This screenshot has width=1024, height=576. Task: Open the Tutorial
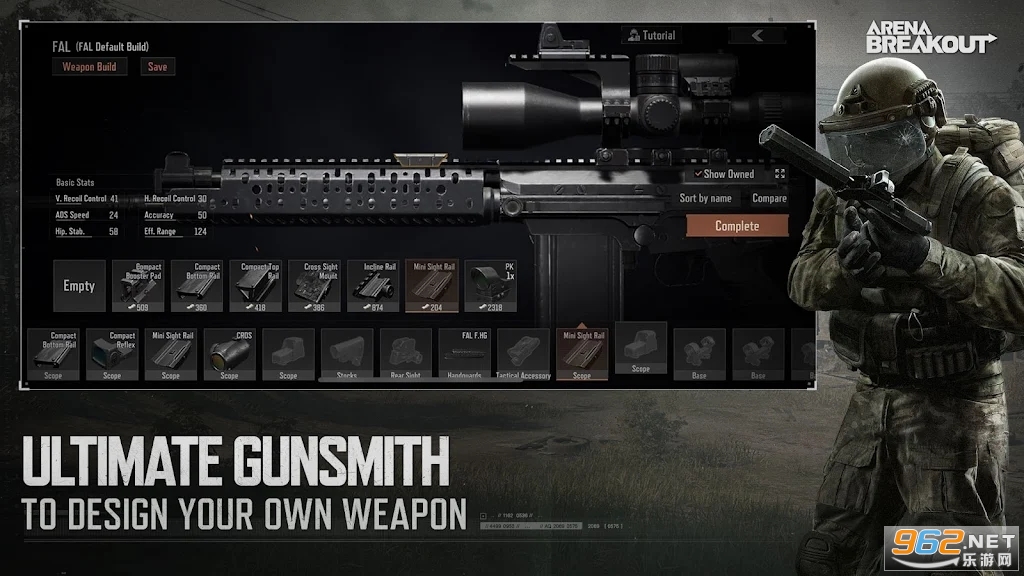click(651, 36)
